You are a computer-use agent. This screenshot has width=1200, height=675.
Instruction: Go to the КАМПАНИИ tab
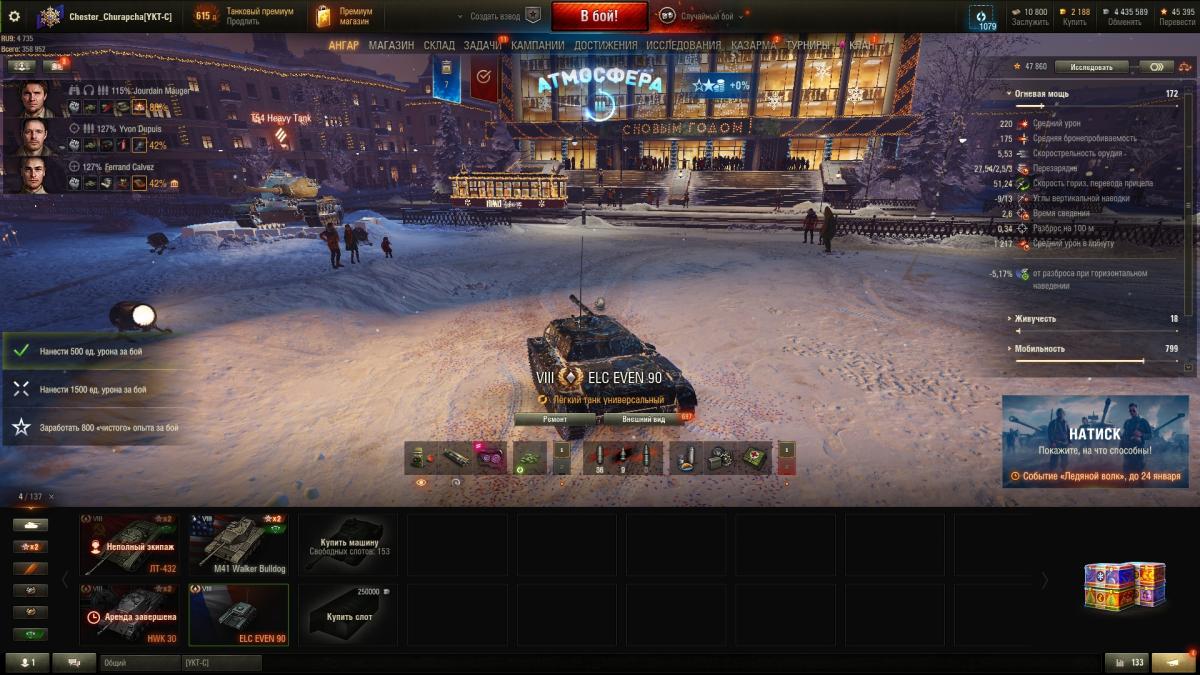tap(538, 45)
